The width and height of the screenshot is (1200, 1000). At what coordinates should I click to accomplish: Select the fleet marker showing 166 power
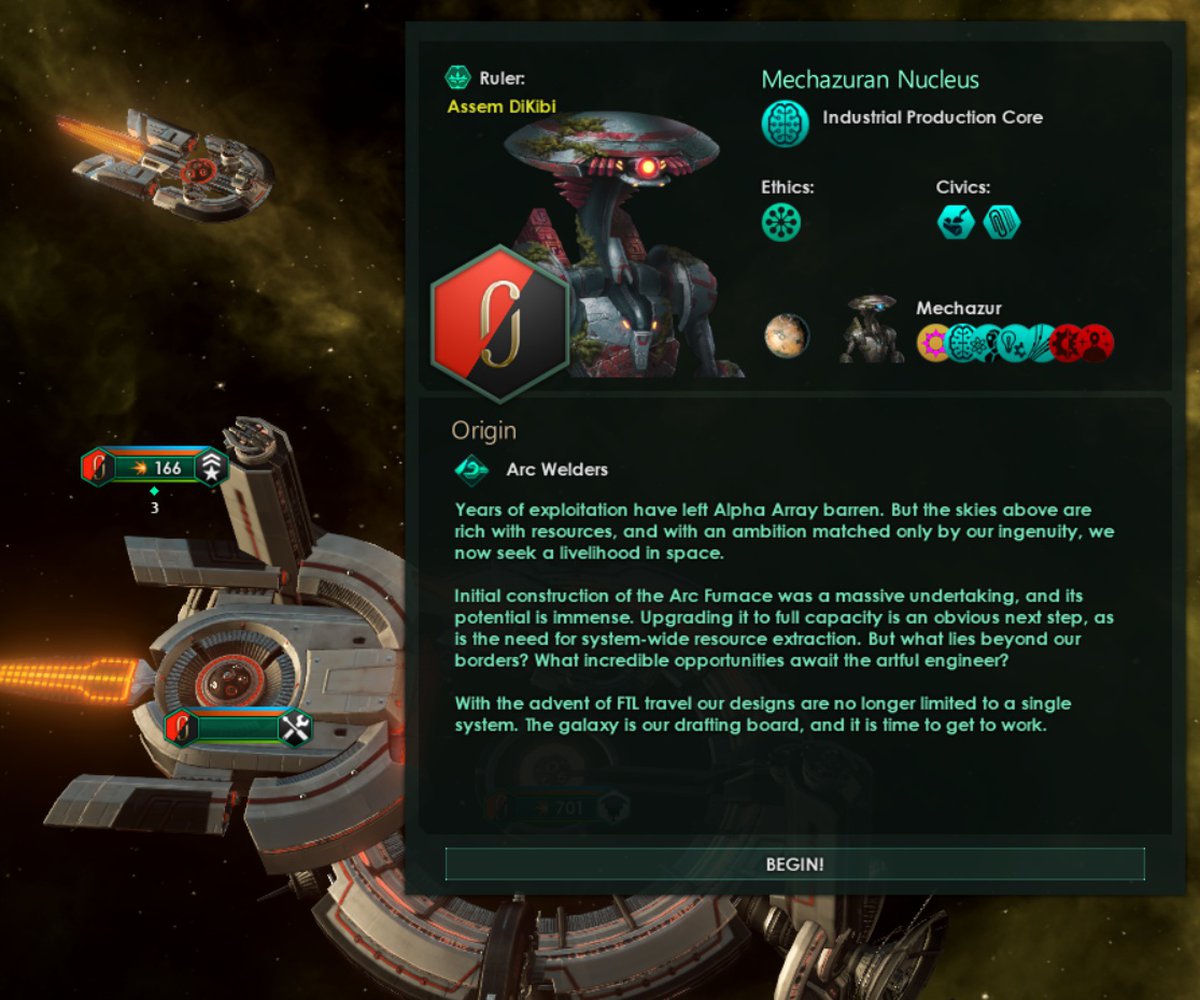point(155,467)
